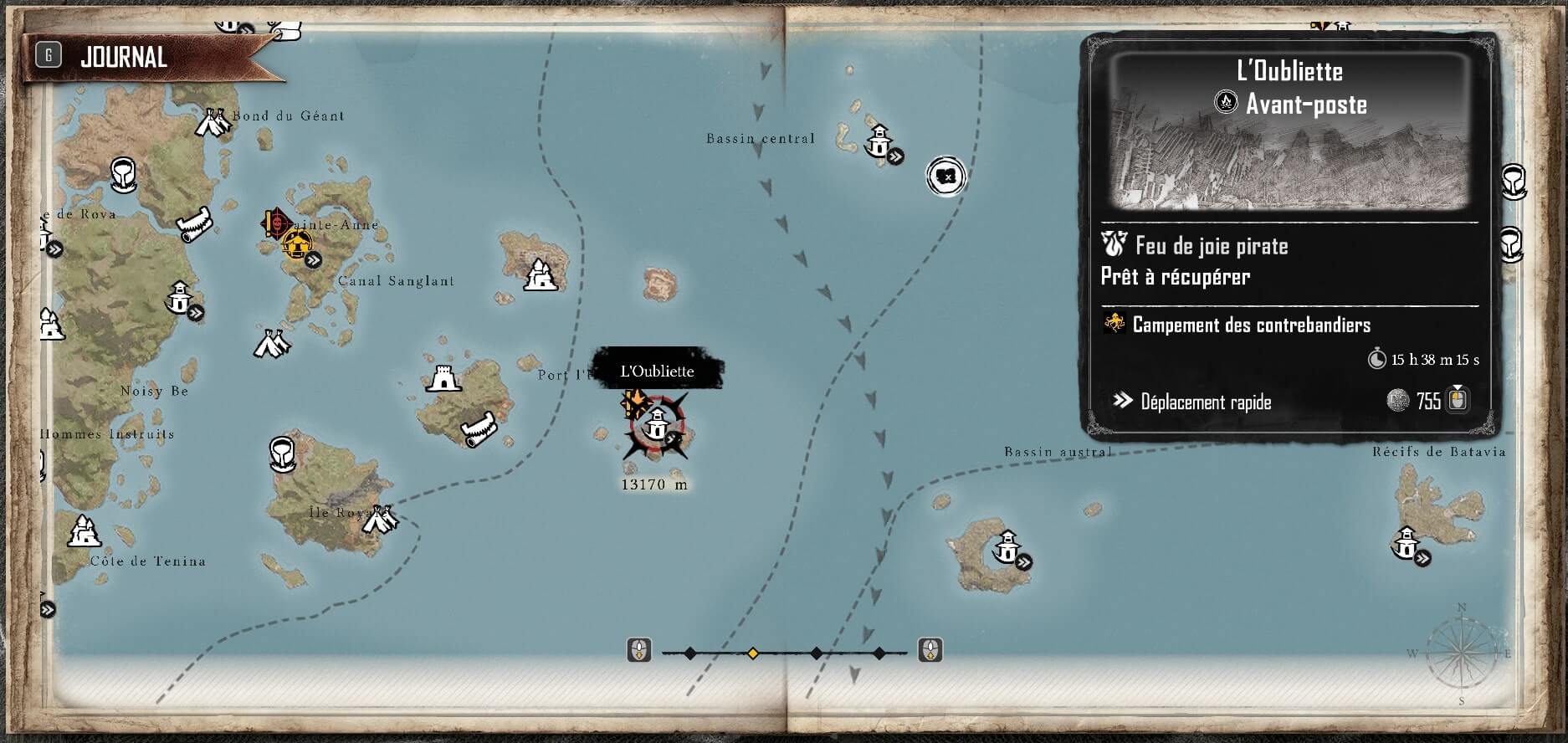The image size is (1568, 743).
Task: Select the settlement marker above Côte de Tenina
Action: tap(84, 530)
